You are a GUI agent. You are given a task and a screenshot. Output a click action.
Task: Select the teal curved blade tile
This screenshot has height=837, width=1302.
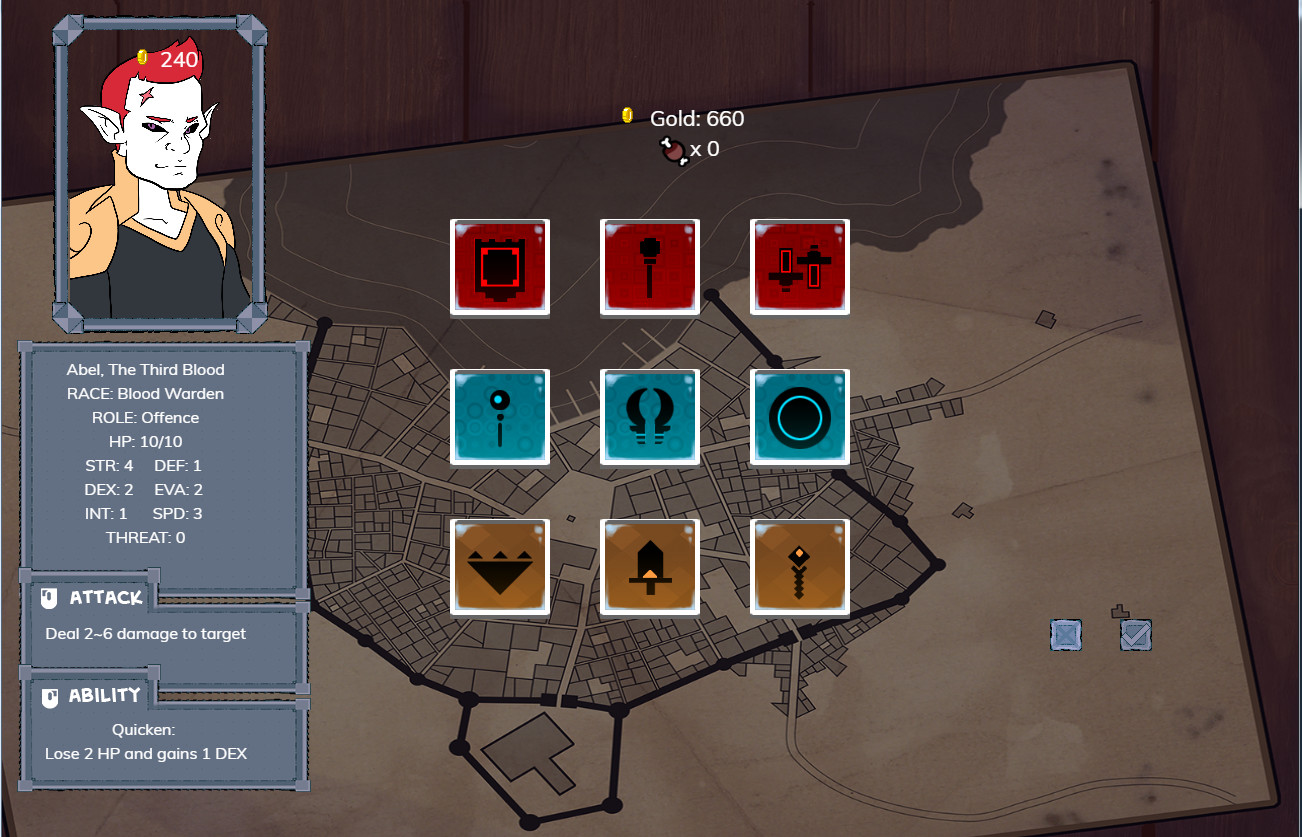tap(649, 416)
